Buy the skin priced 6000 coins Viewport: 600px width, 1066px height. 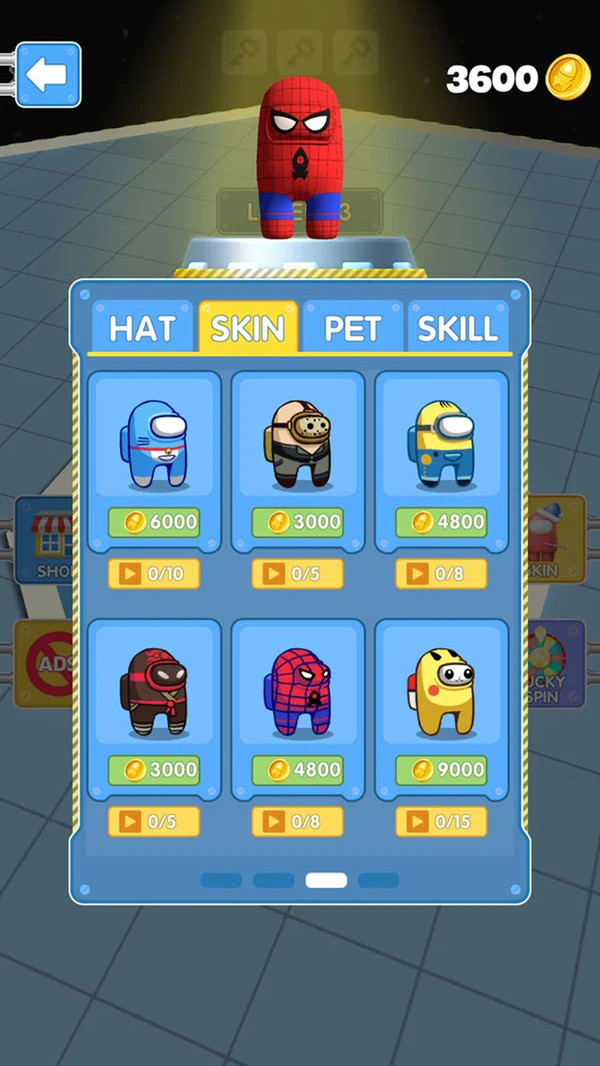click(x=154, y=522)
